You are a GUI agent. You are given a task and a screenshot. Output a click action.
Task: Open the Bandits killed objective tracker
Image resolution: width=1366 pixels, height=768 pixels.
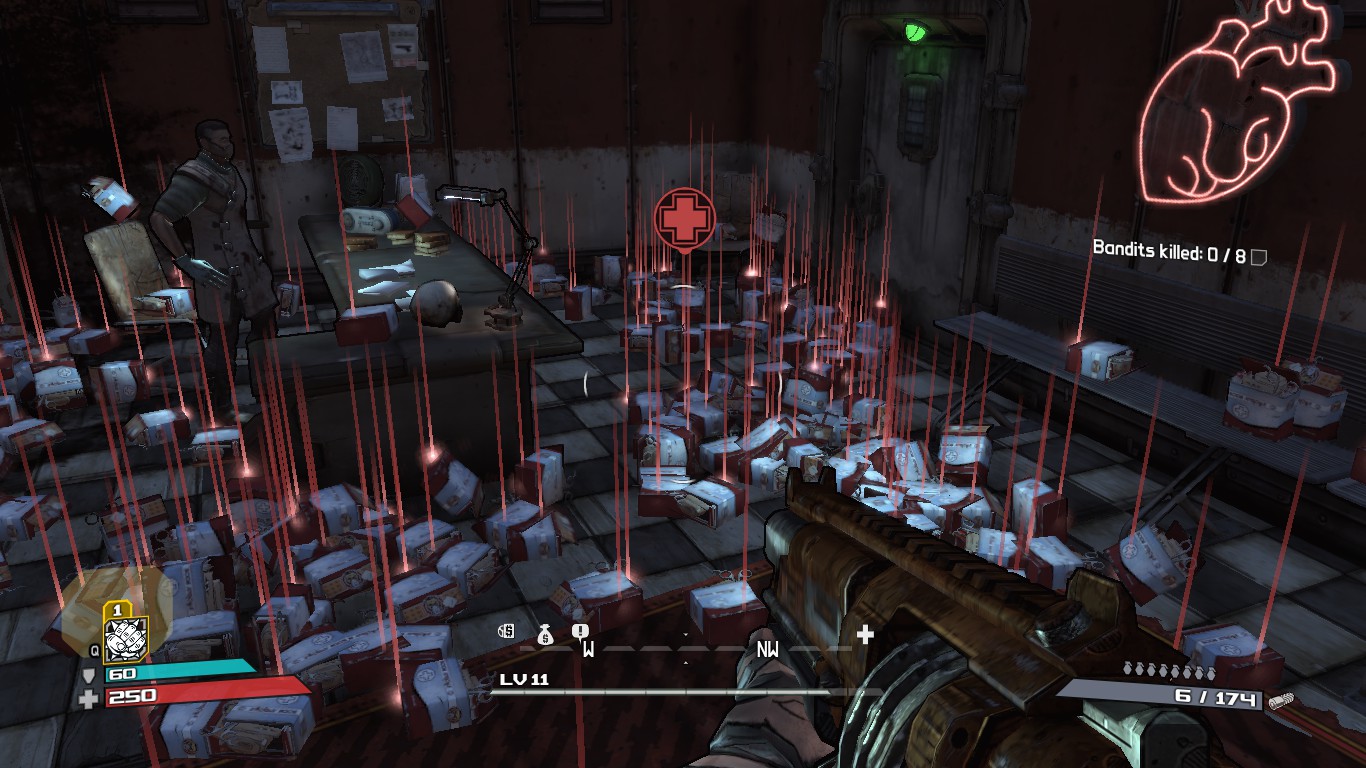1169,255
